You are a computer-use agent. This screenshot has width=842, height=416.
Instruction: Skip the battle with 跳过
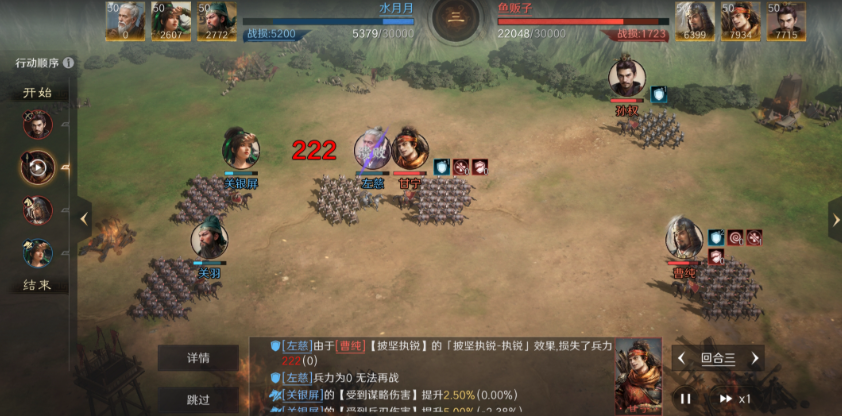point(198,399)
